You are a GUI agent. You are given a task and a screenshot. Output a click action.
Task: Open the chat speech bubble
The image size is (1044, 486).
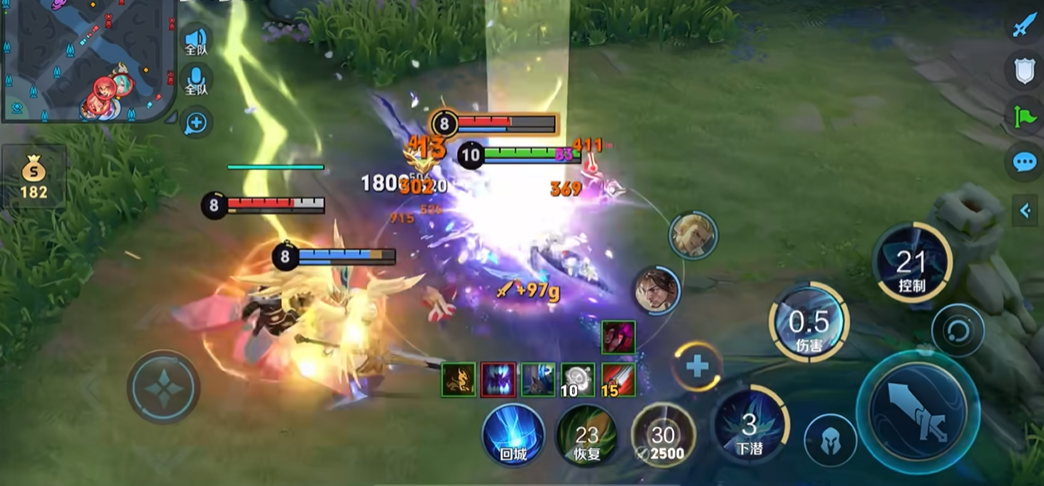point(1023,162)
